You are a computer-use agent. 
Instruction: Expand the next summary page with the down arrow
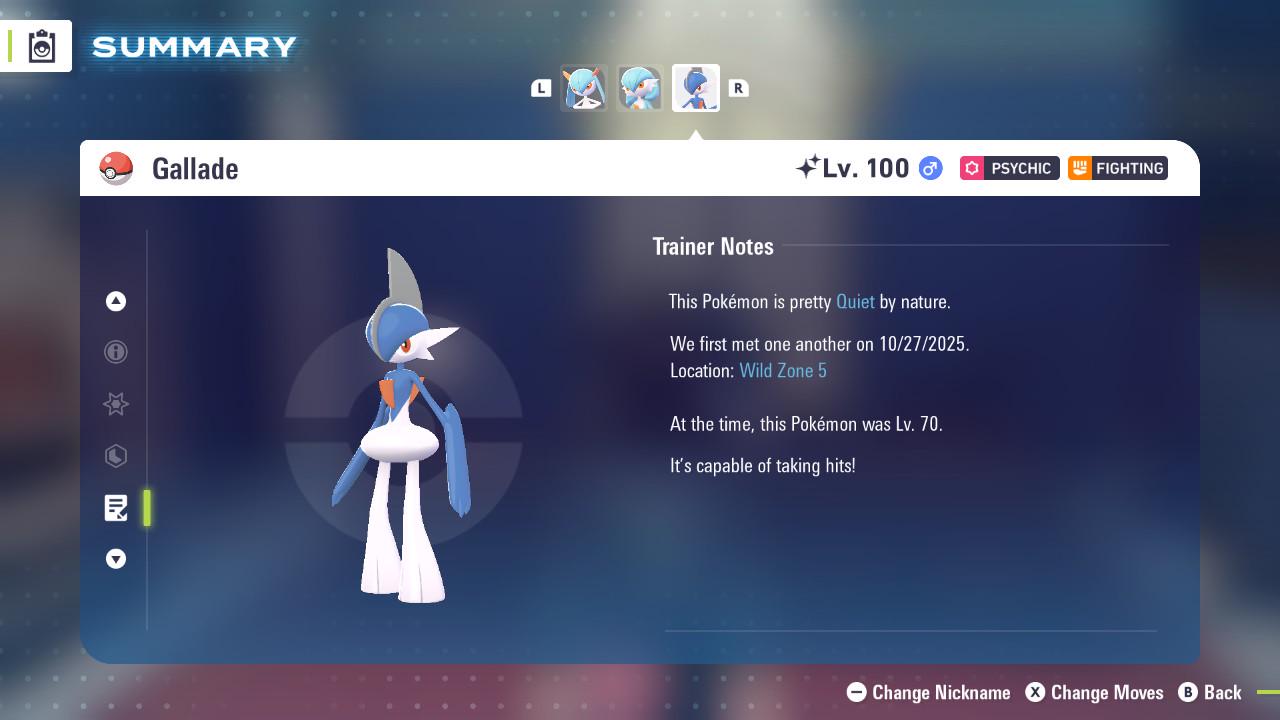(116, 559)
